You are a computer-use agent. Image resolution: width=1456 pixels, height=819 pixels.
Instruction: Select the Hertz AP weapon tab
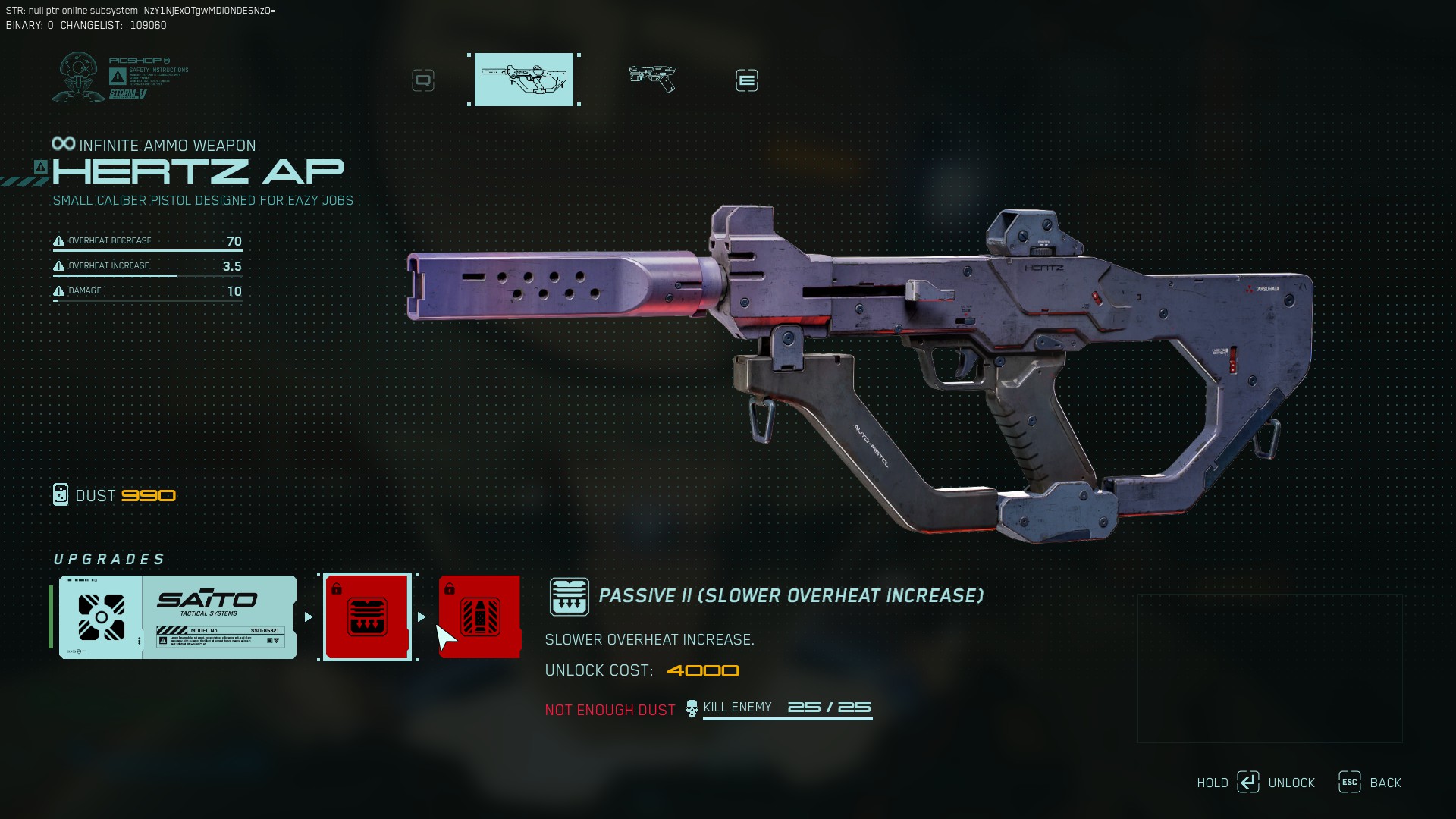(524, 80)
